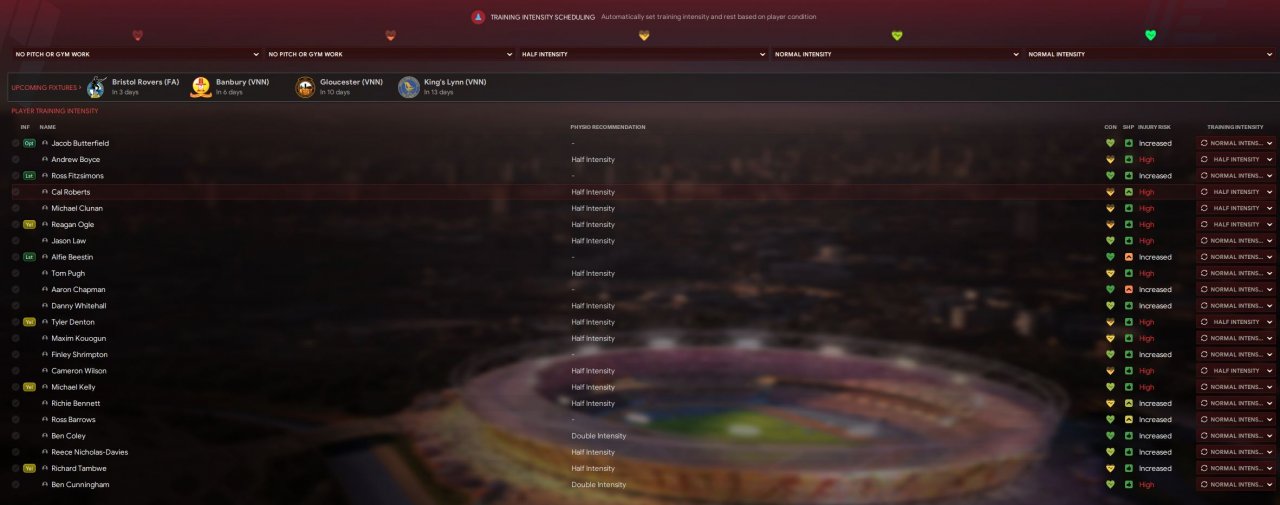Image resolution: width=1280 pixels, height=505 pixels.
Task: Sort players by the Name column header
Action: 48,127
